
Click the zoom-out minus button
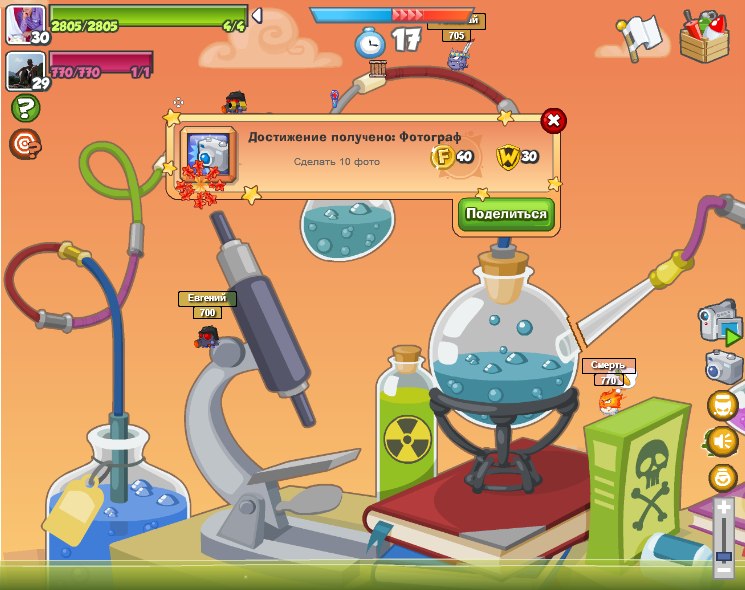point(723,571)
